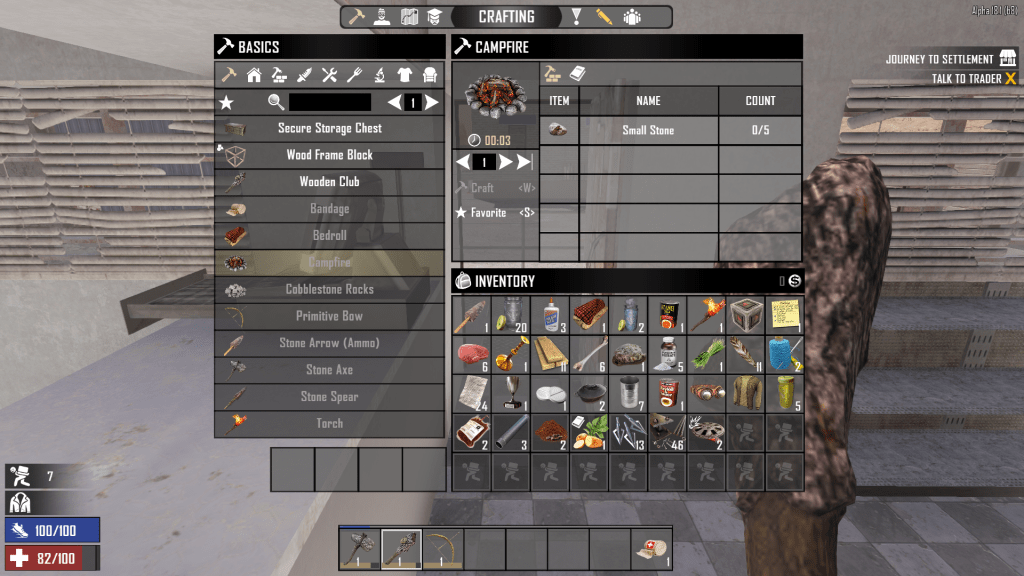
Task: Focus the recipe search text box
Action: [x=330, y=102]
